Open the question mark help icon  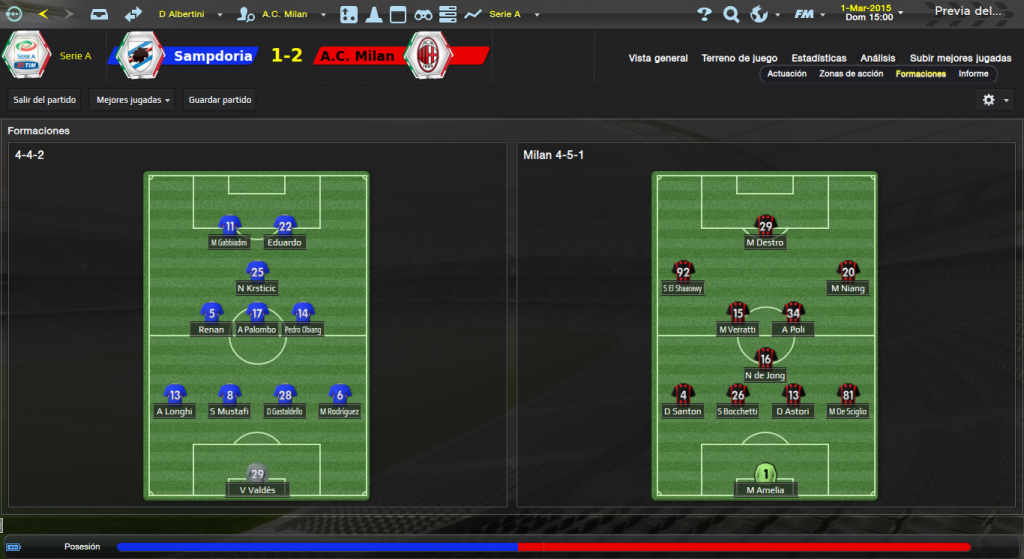(x=704, y=14)
